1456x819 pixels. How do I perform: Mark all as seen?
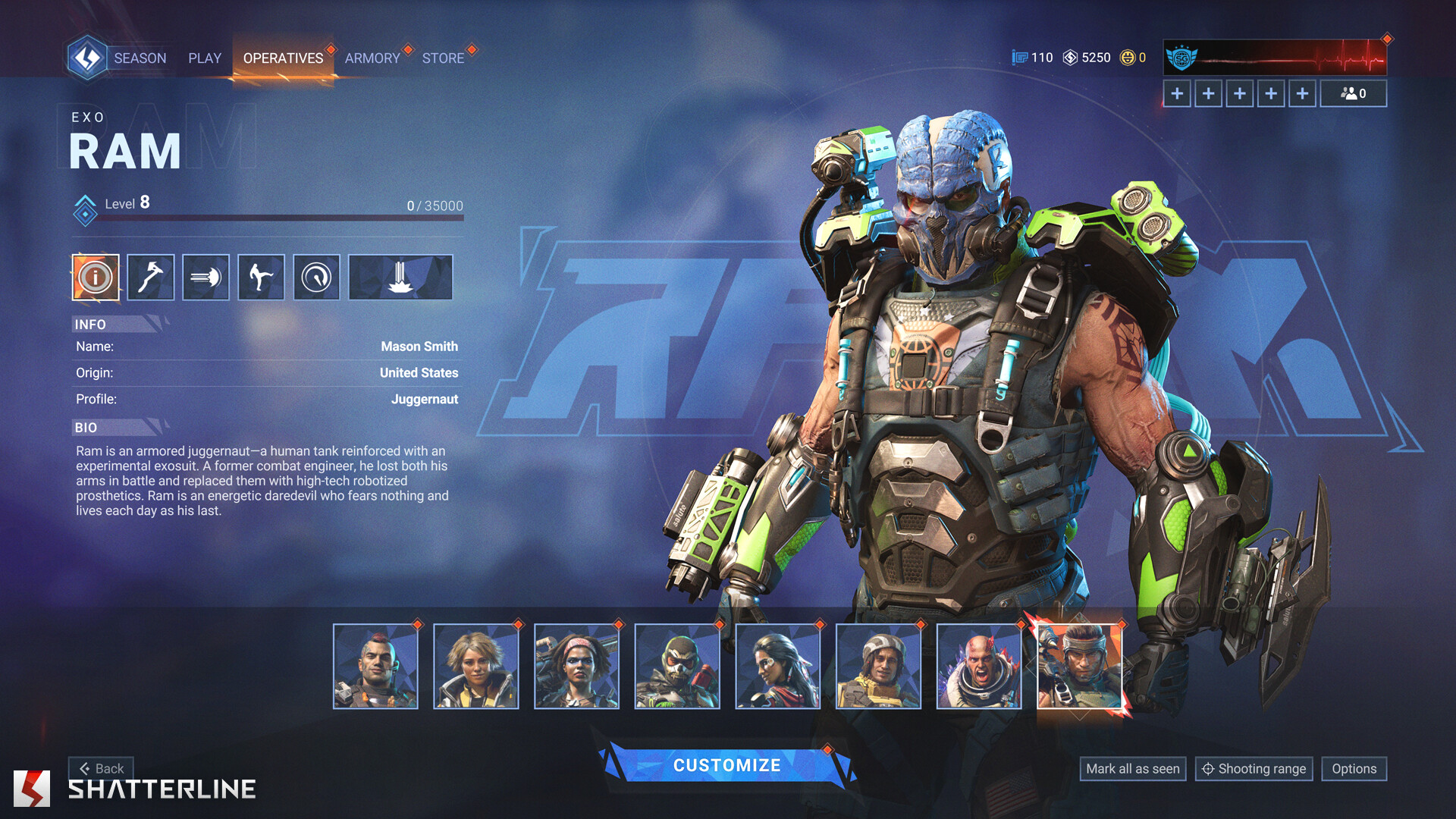click(1132, 769)
